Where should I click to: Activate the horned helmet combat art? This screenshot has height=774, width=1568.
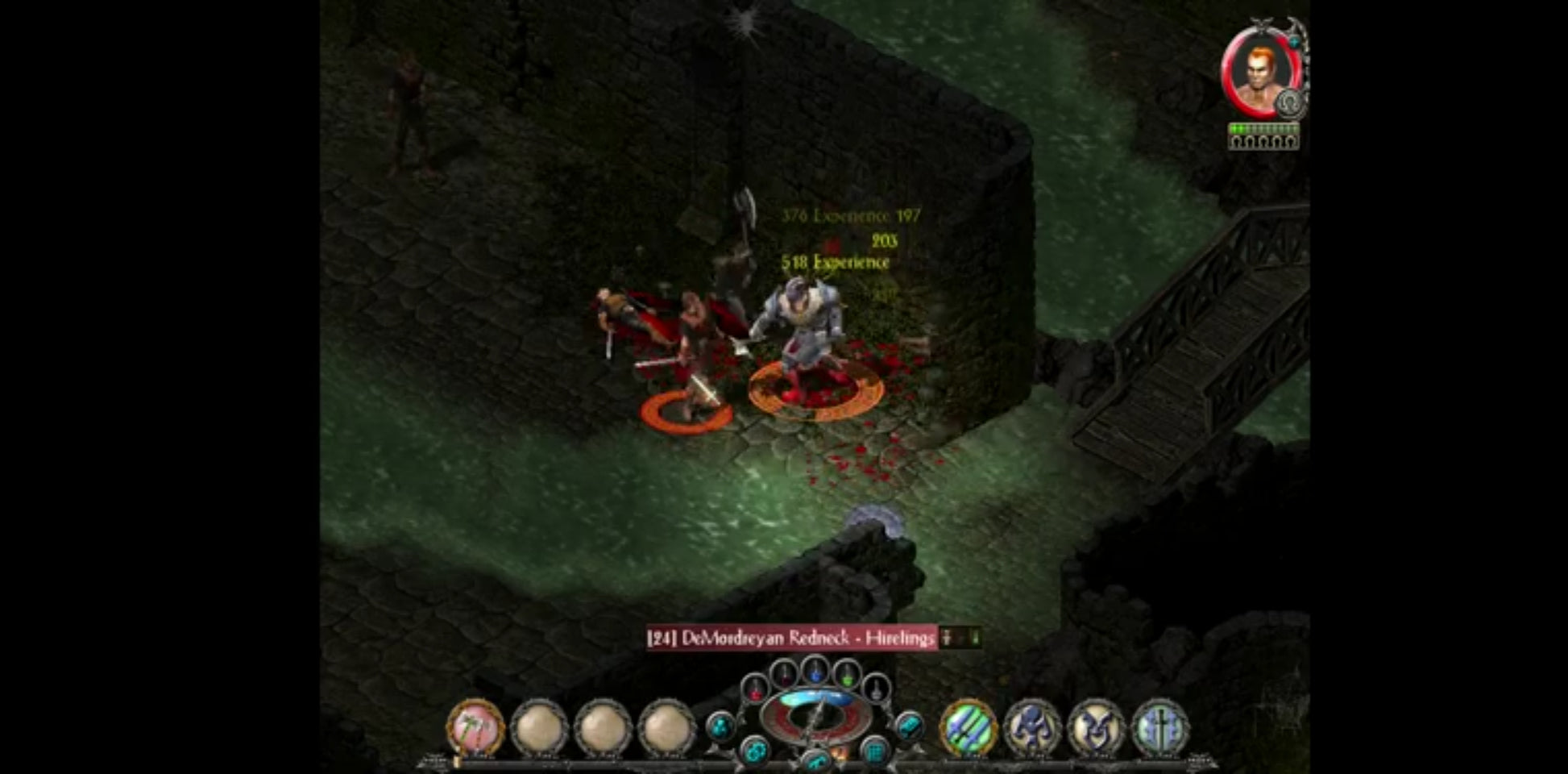pyautogui.click(x=1096, y=727)
